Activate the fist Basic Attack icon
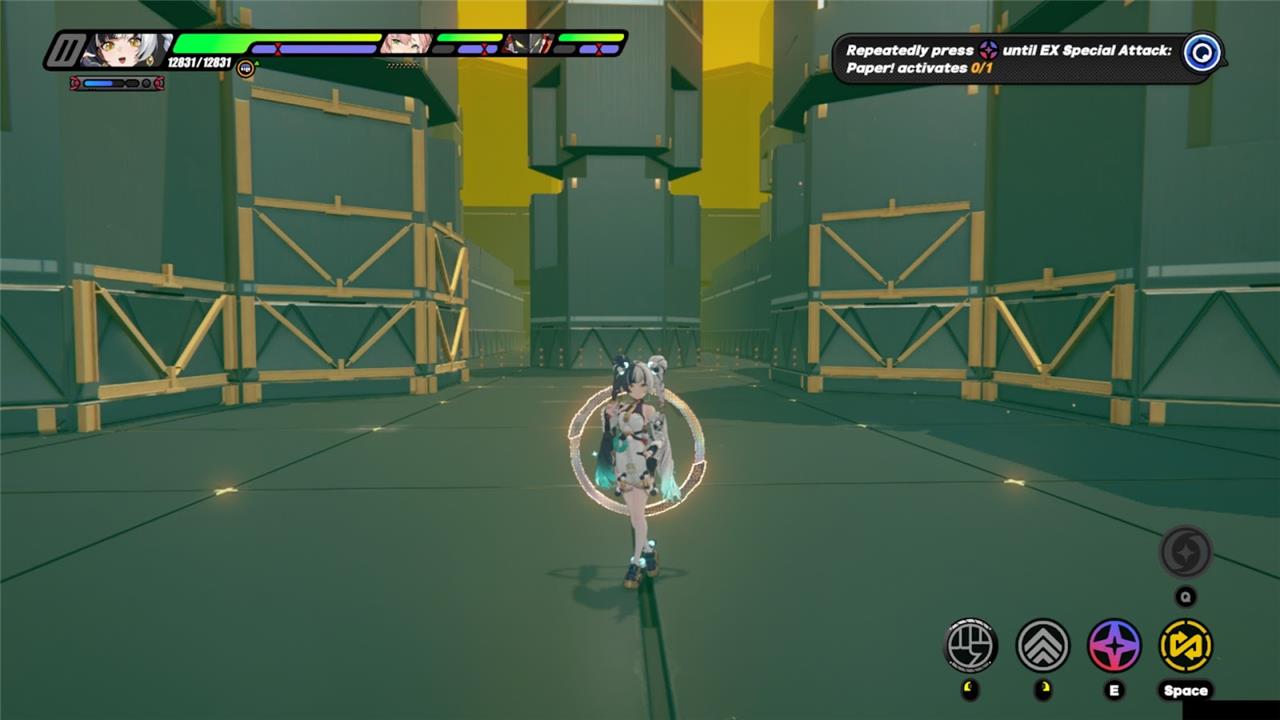Viewport: 1280px width, 720px height. (x=971, y=645)
